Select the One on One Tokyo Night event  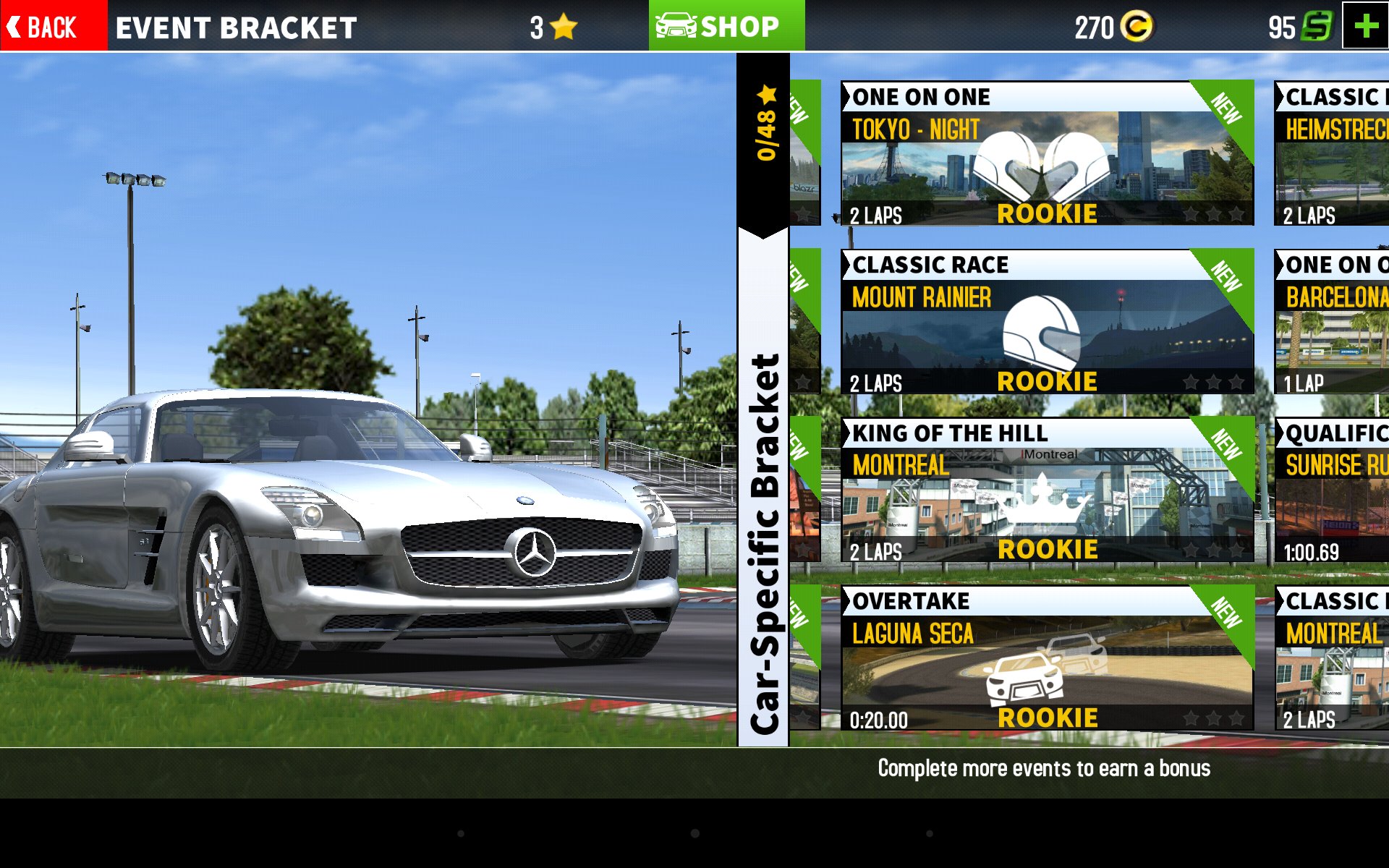tap(1046, 153)
